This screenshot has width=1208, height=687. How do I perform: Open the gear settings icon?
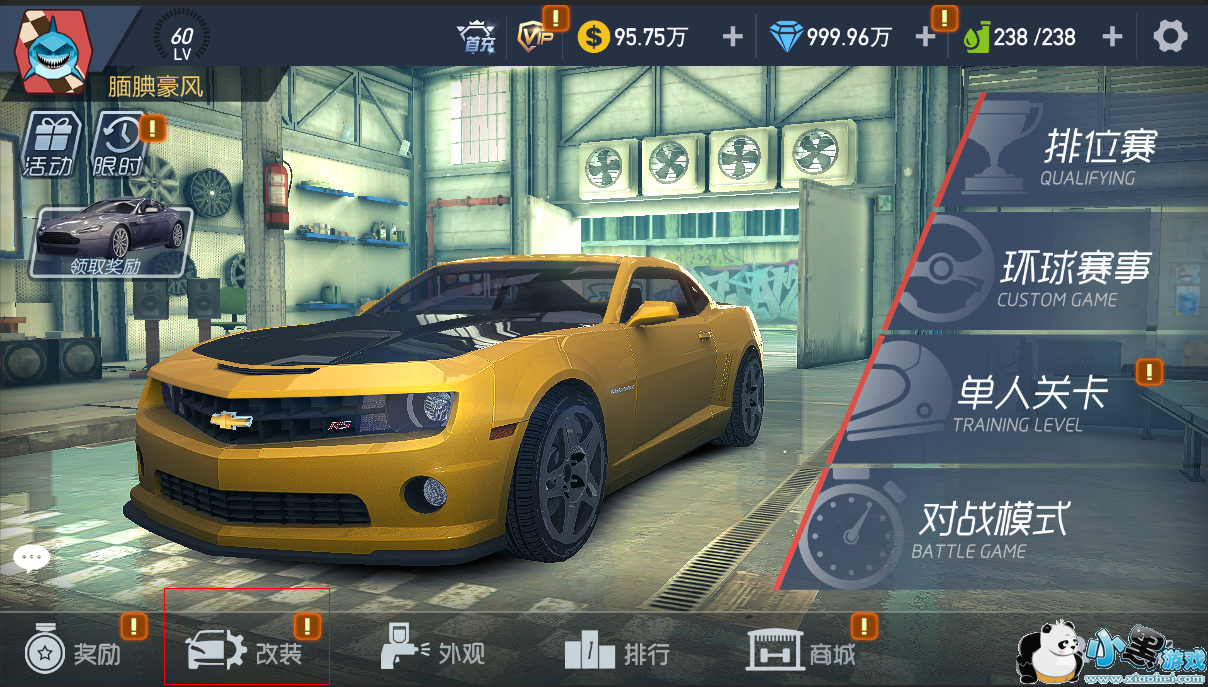coord(1170,37)
